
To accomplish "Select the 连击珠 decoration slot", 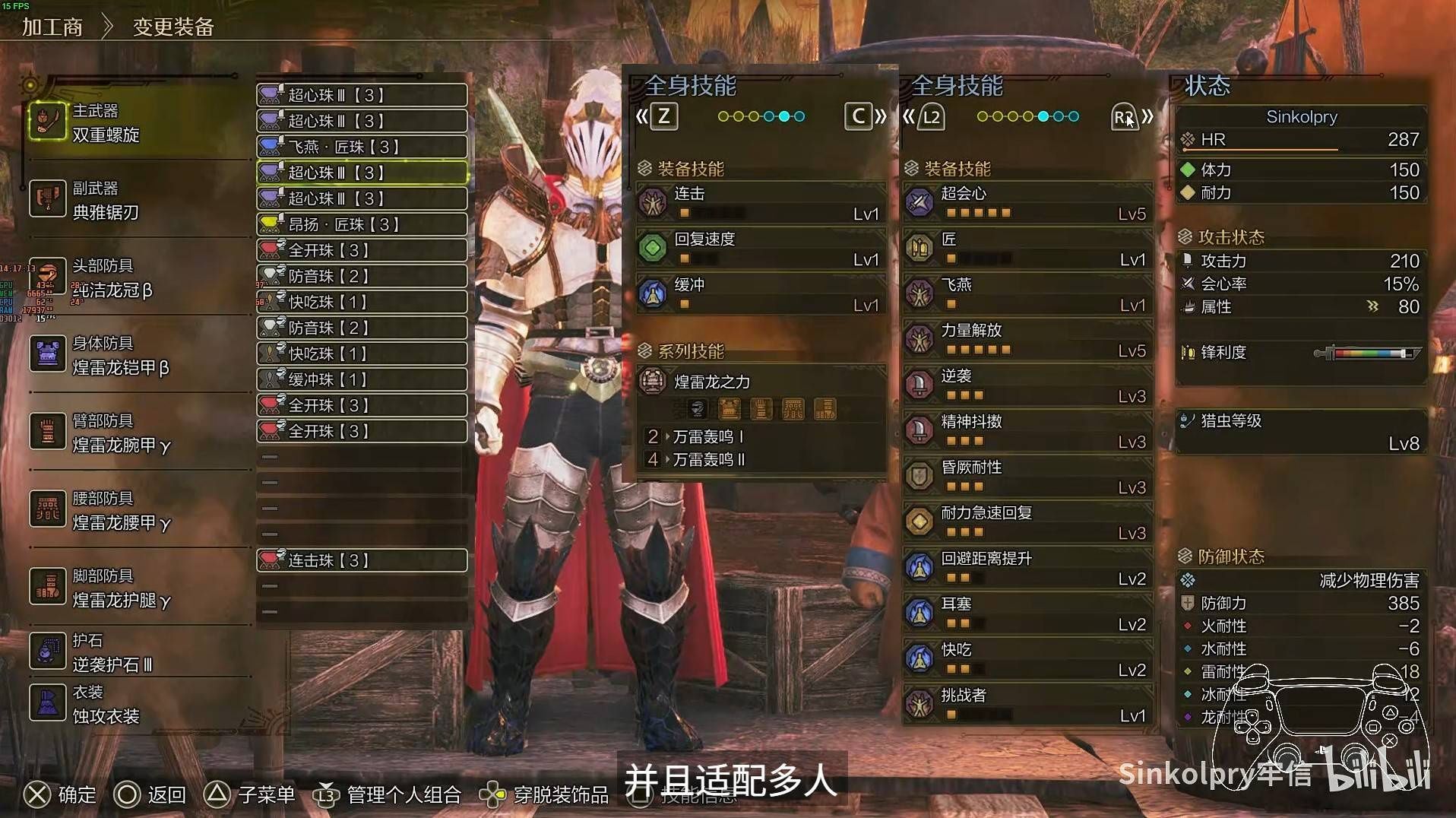I will [362, 560].
